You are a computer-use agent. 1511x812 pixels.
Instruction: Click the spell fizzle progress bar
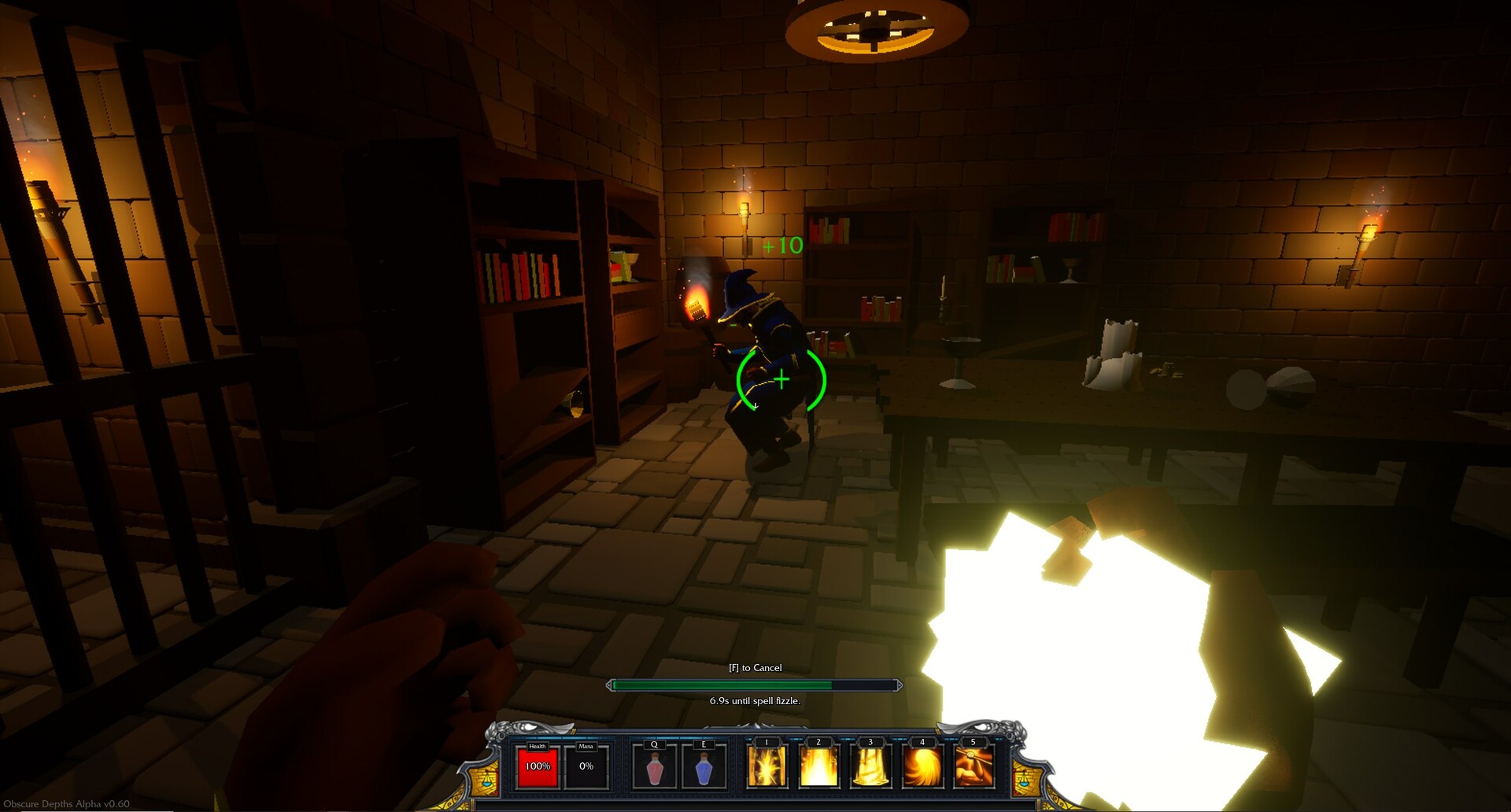pos(753,685)
